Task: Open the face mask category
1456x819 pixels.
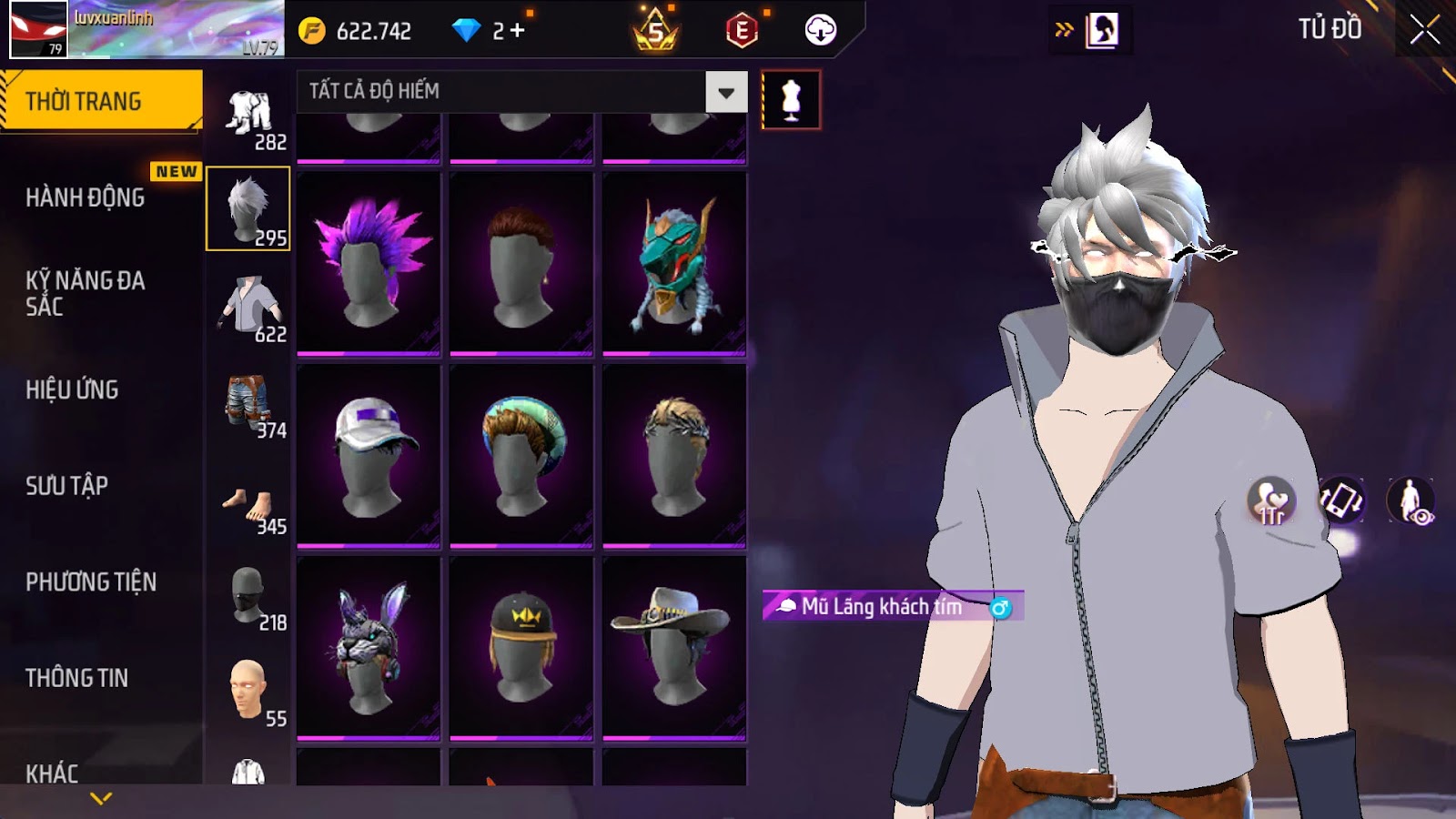Action: coord(248,598)
